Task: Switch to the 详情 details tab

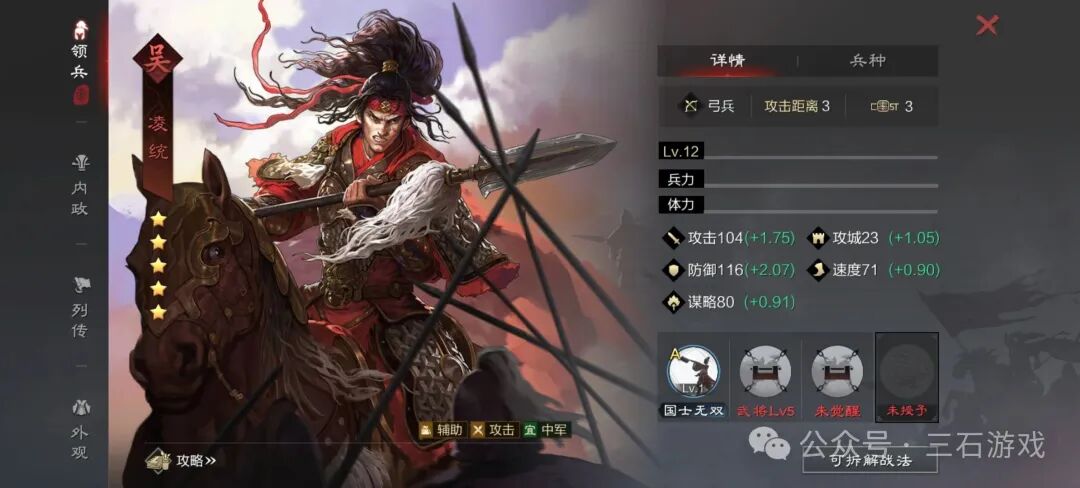Action: tap(727, 60)
